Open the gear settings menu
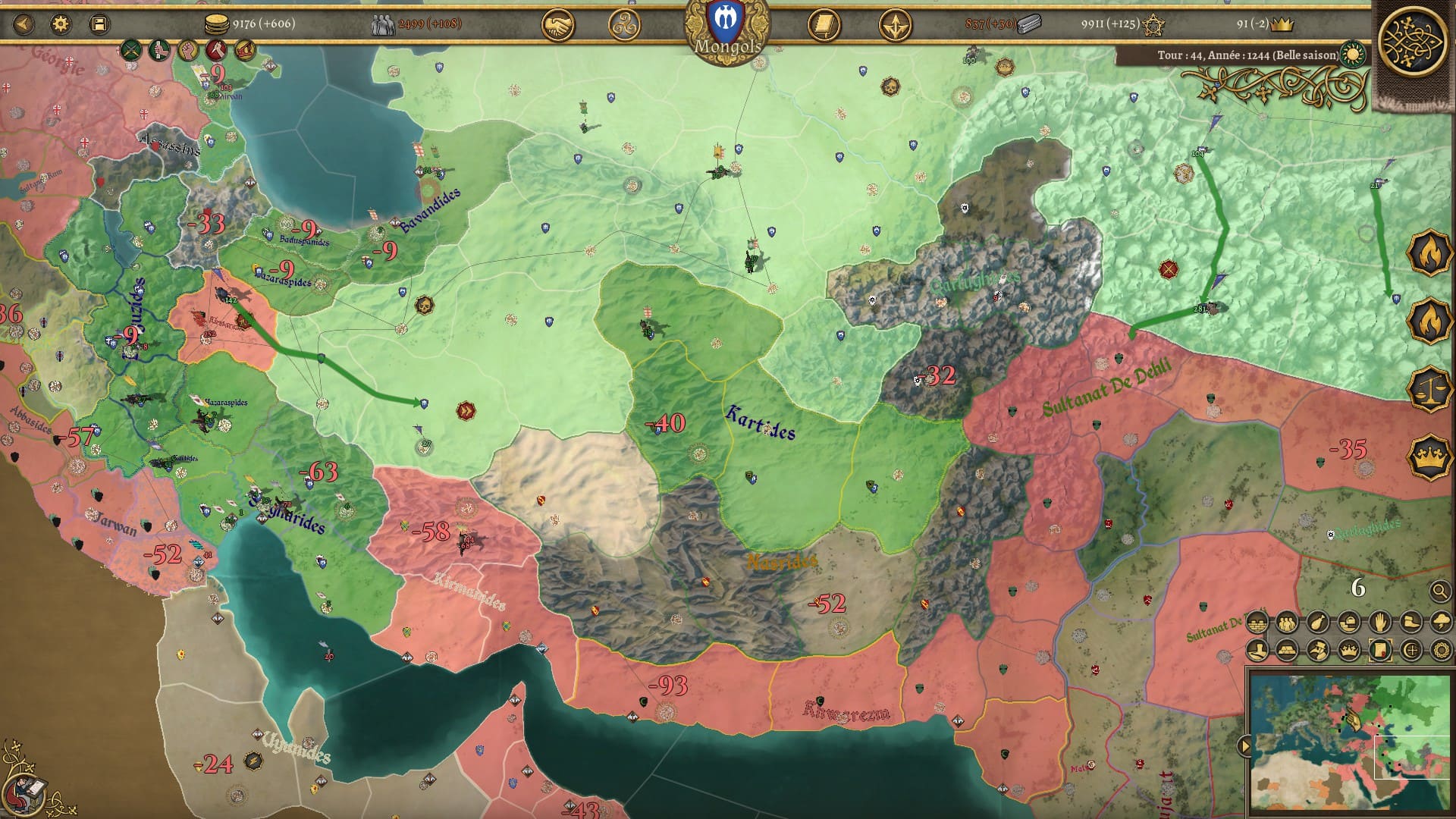This screenshot has height=819, width=1456. click(x=61, y=24)
